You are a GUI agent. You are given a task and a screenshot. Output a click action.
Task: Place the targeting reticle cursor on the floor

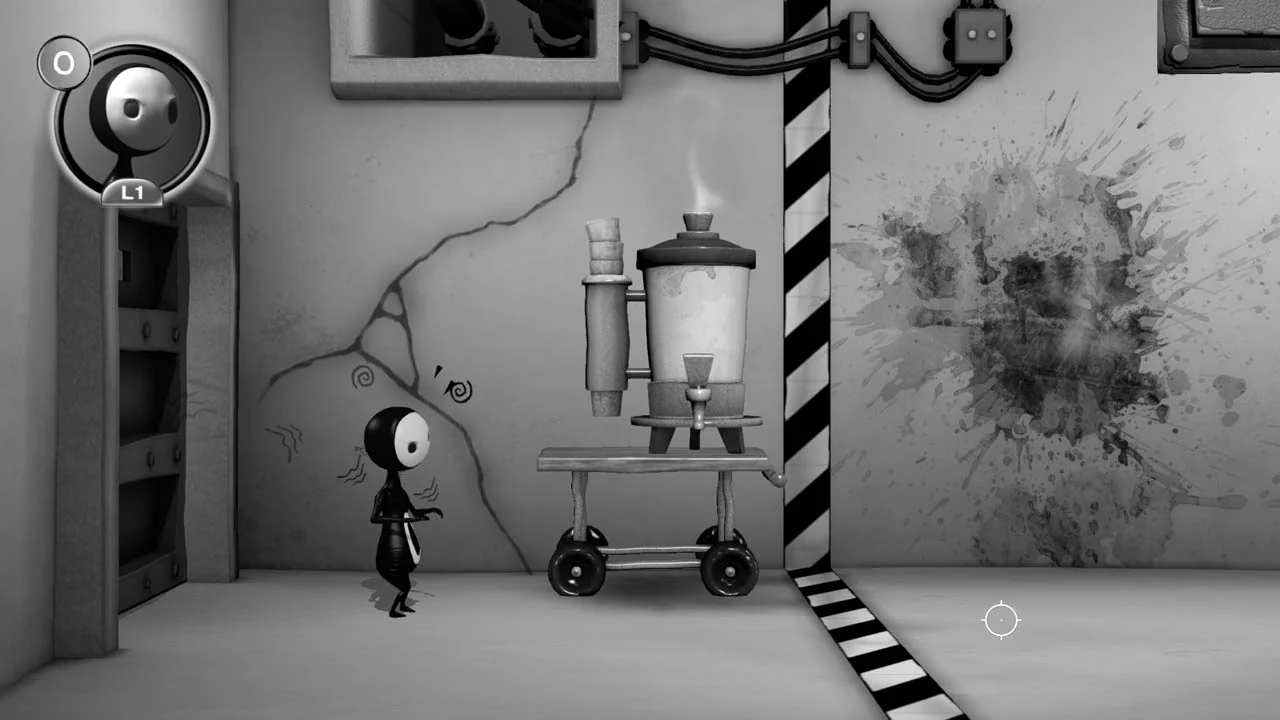point(1001,621)
